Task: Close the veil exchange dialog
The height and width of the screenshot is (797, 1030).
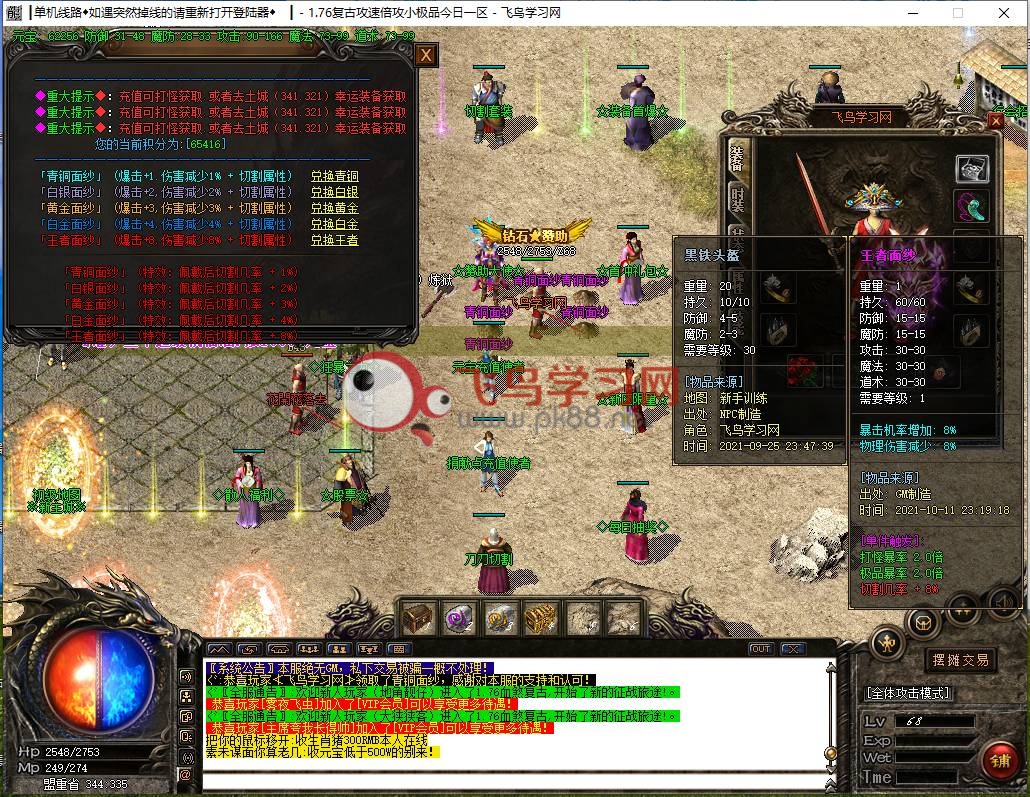Action: click(x=426, y=55)
